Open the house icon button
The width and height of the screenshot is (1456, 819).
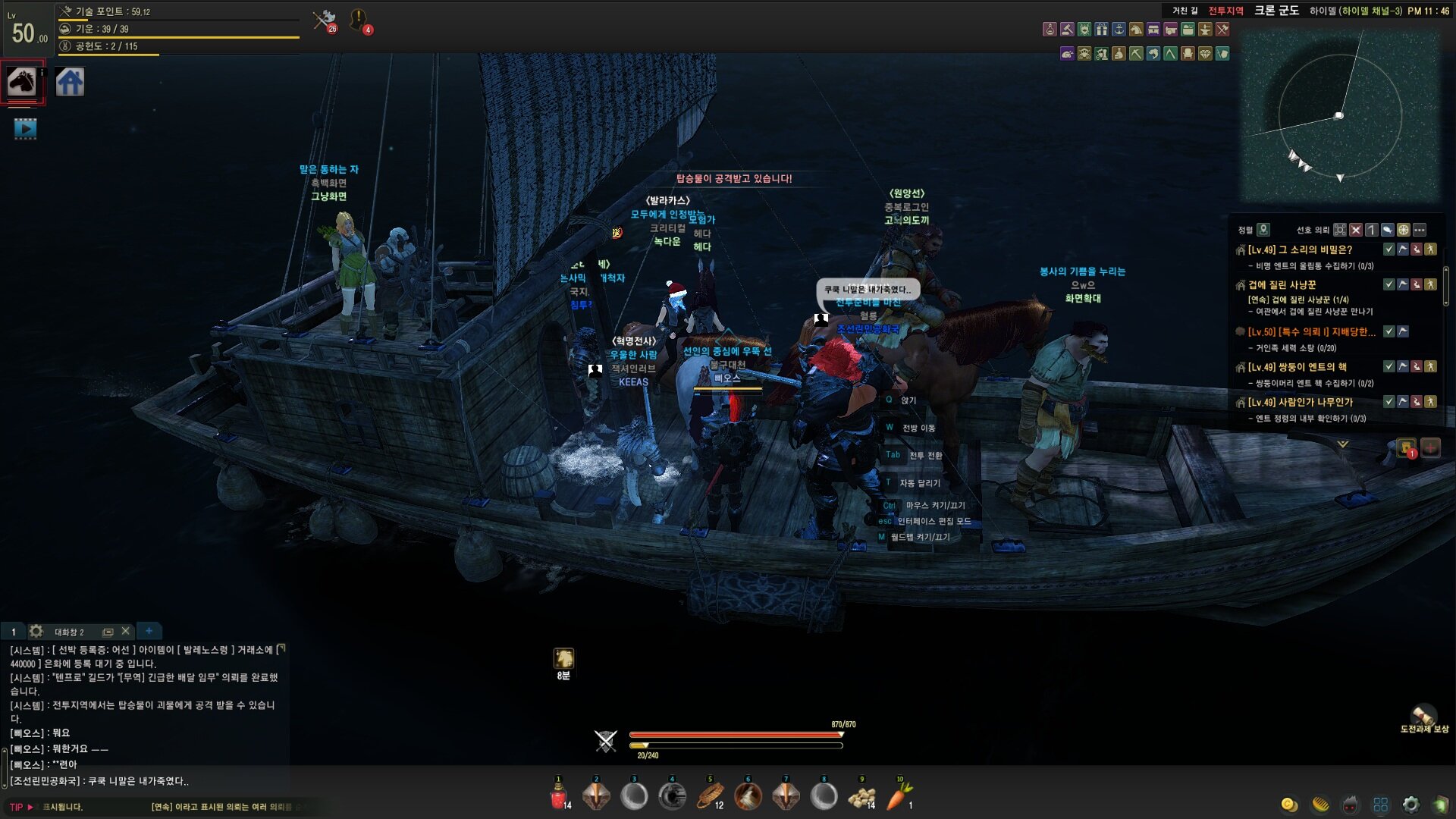pyautogui.click(x=70, y=82)
